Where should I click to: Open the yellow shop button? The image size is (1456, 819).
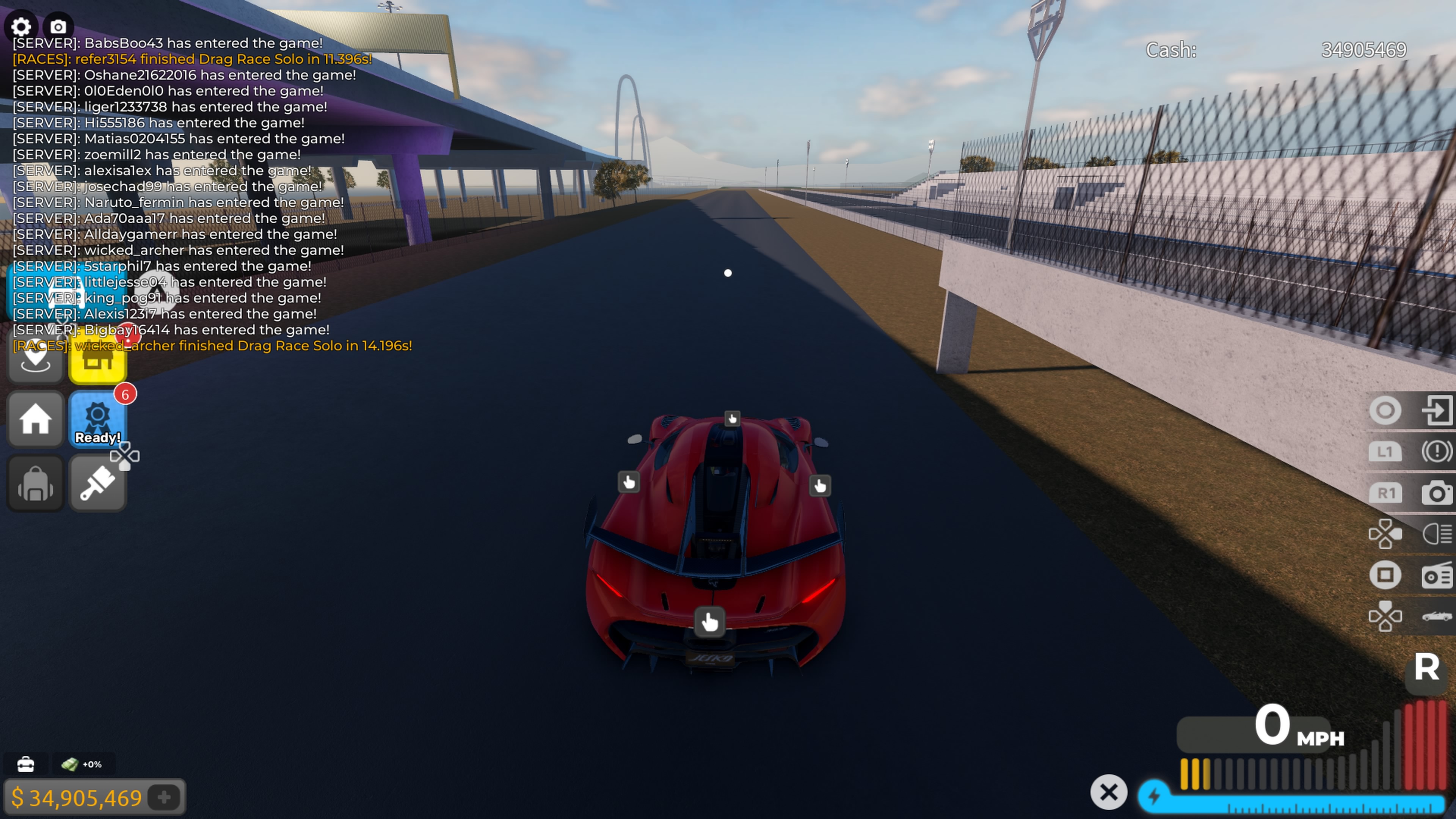(97, 362)
